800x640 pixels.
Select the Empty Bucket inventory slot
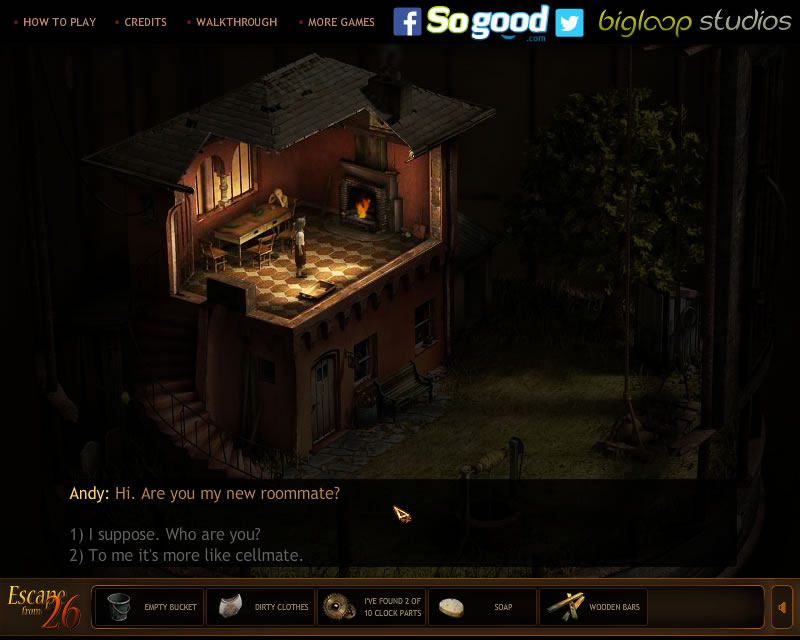pyautogui.click(x=148, y=607)
